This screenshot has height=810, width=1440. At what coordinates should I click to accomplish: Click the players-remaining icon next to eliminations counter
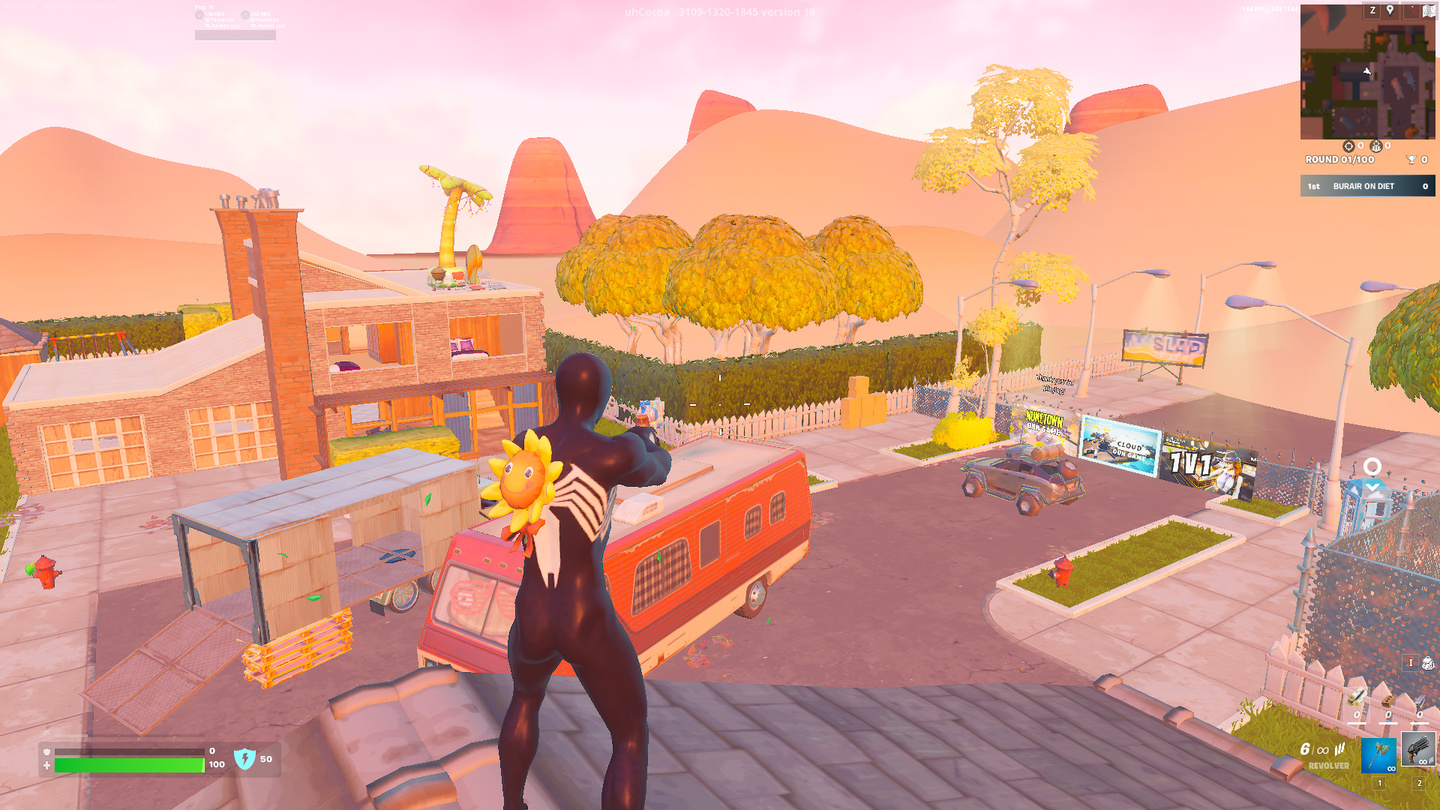[x=1376, y=146]
